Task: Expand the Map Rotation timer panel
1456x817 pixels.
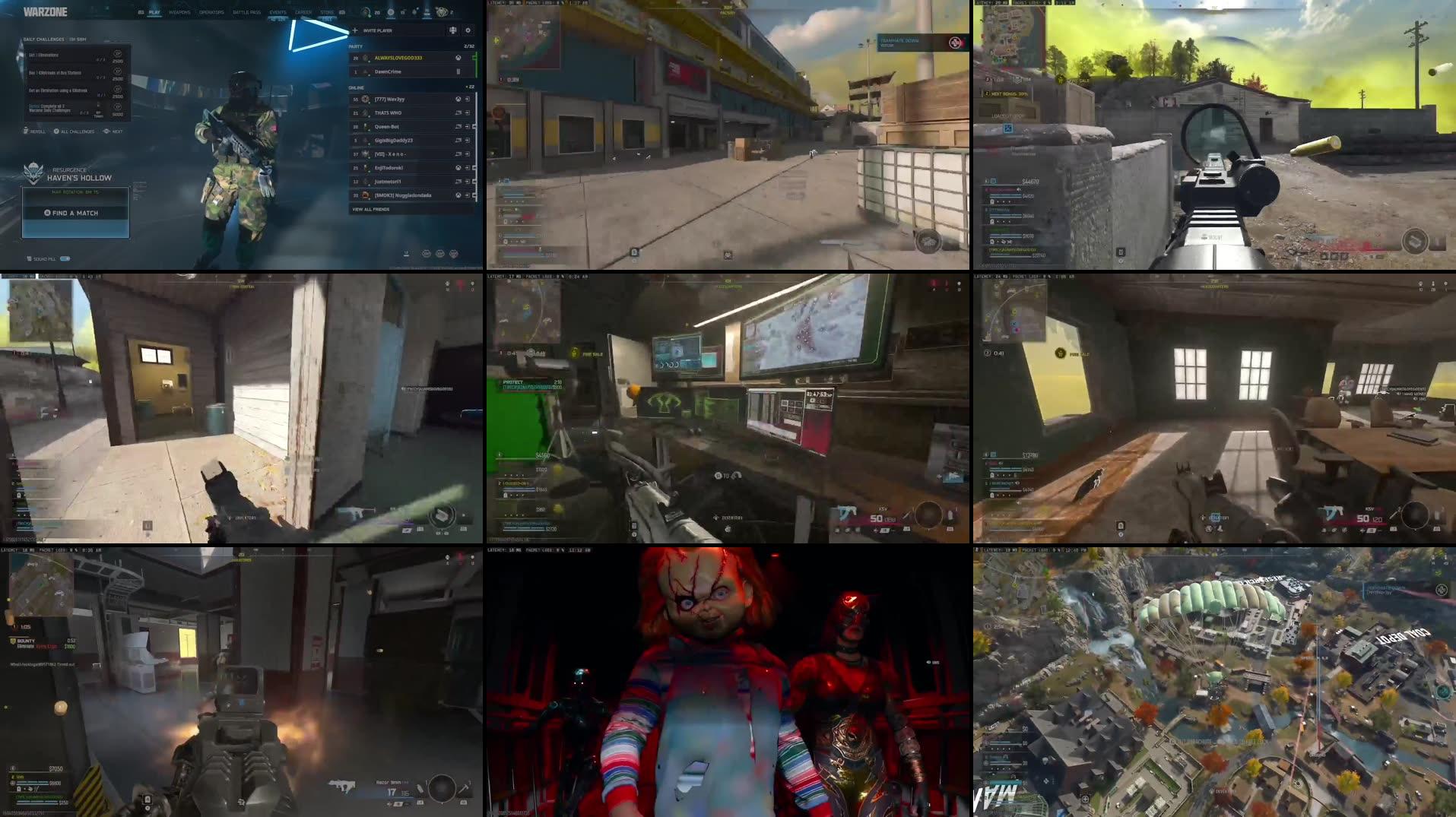Action: tap(74, 191)
